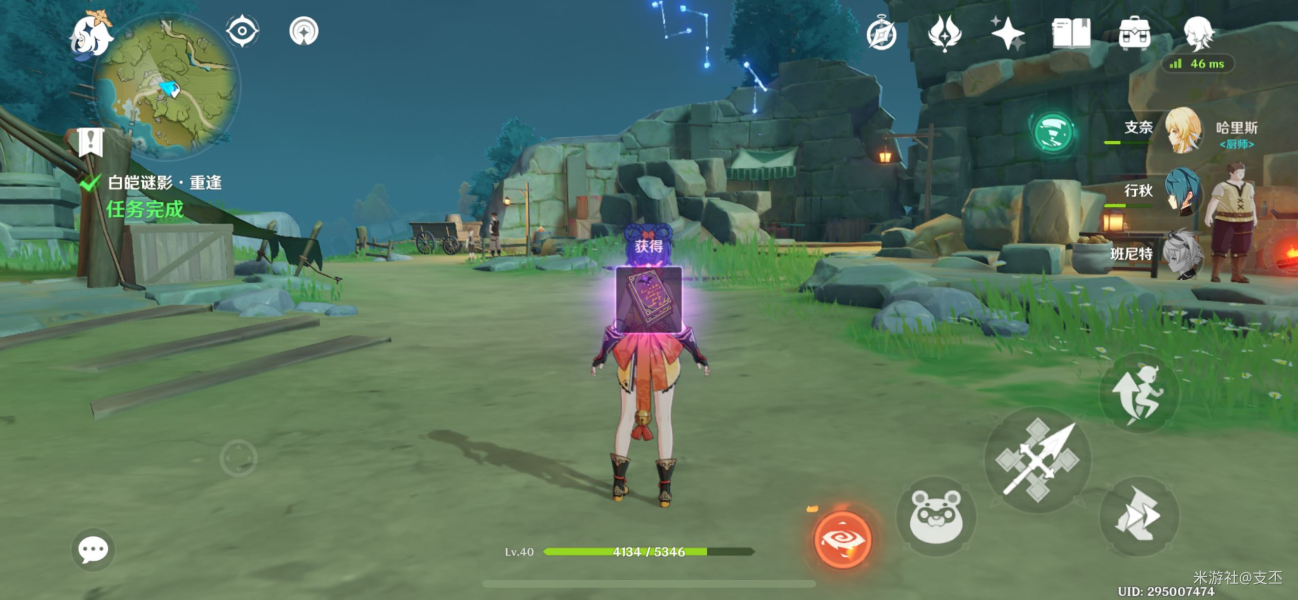Viewport: 1298px width, 600px height.
Task: Open the Paimon main menu
Action: 91,35
